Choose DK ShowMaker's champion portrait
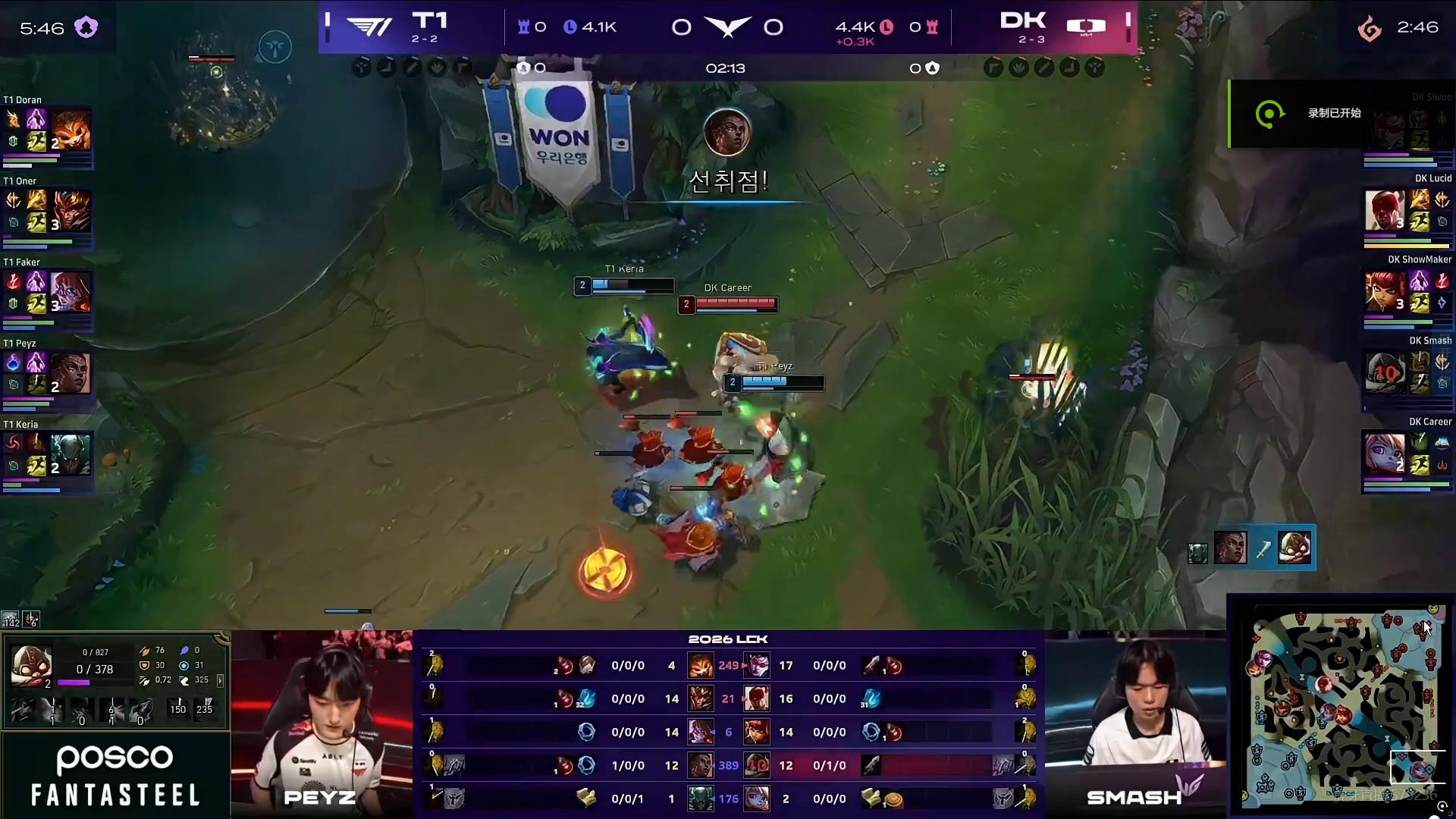Image resolution: width=1456 pixels, height=819 pixels. point(1385,292)
